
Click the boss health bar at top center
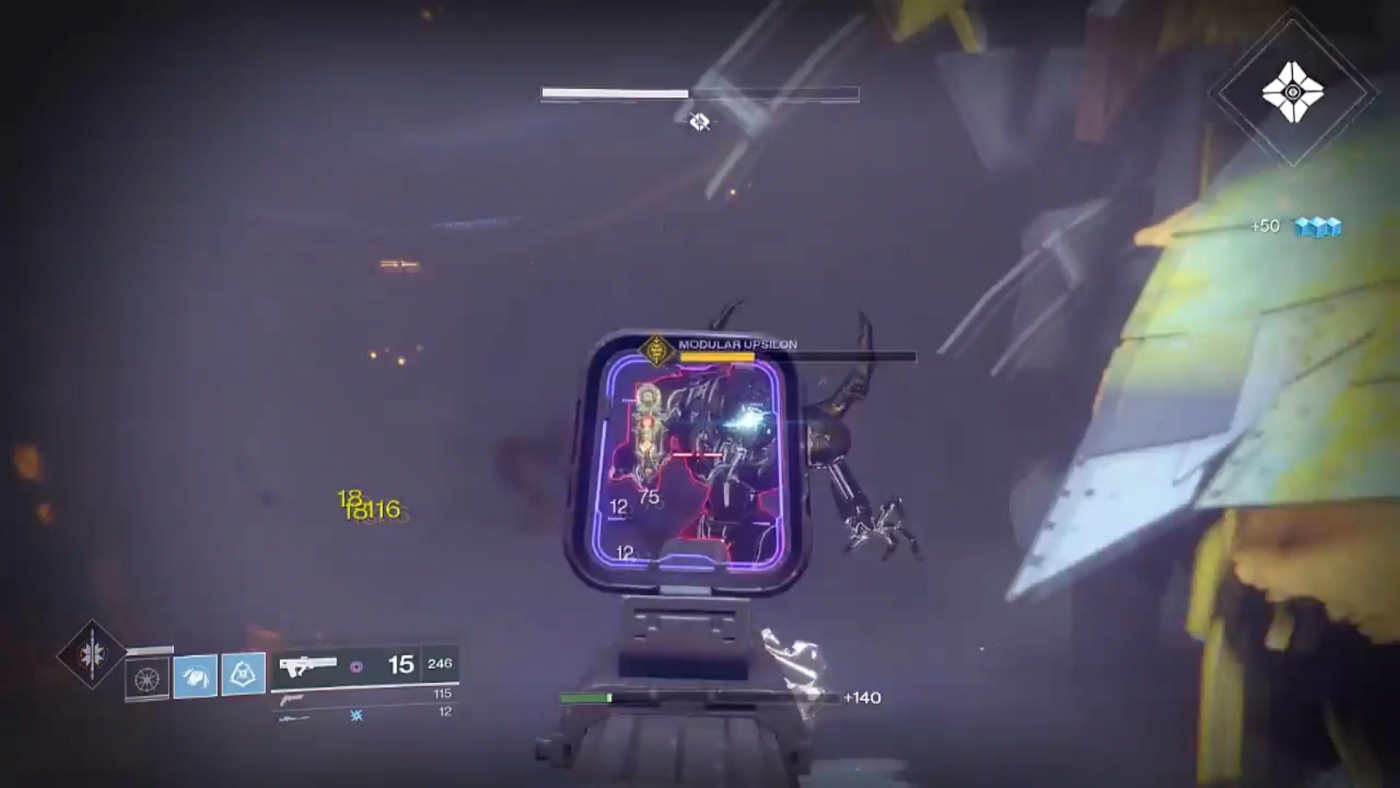tap(698, 93)
